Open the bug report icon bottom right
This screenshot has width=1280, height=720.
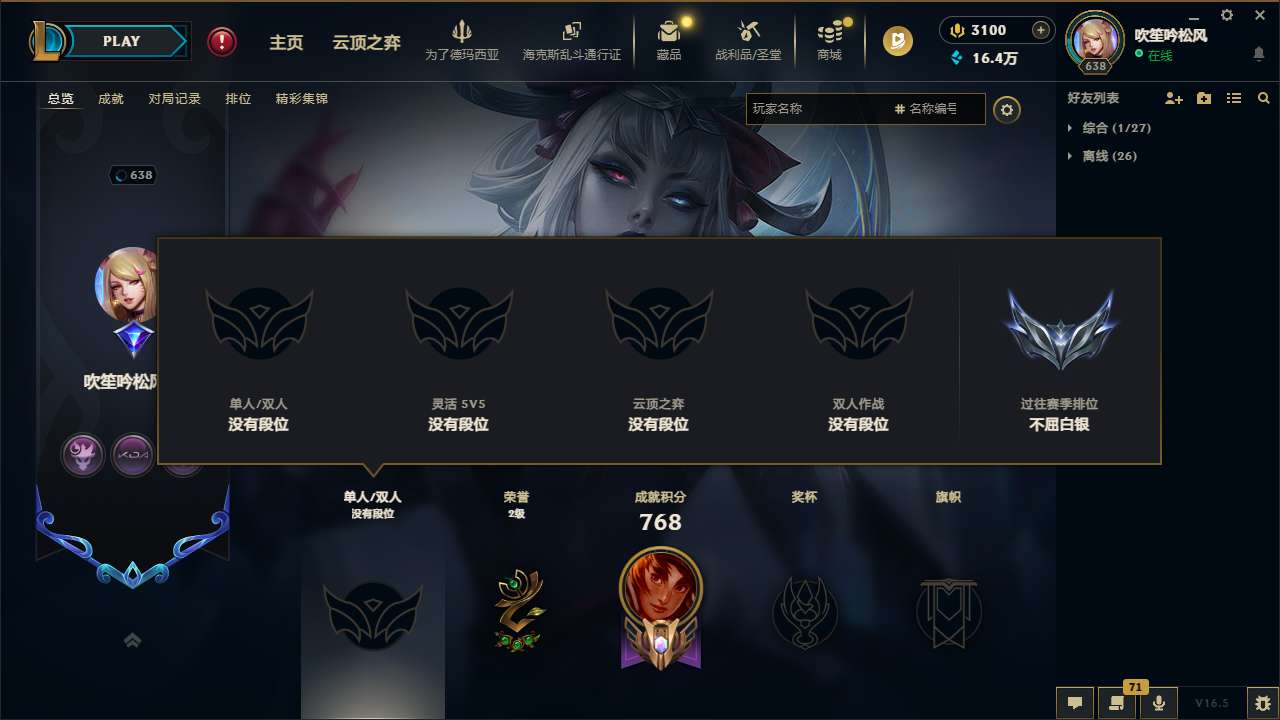pyautogui.click(x=1261, y=703)
